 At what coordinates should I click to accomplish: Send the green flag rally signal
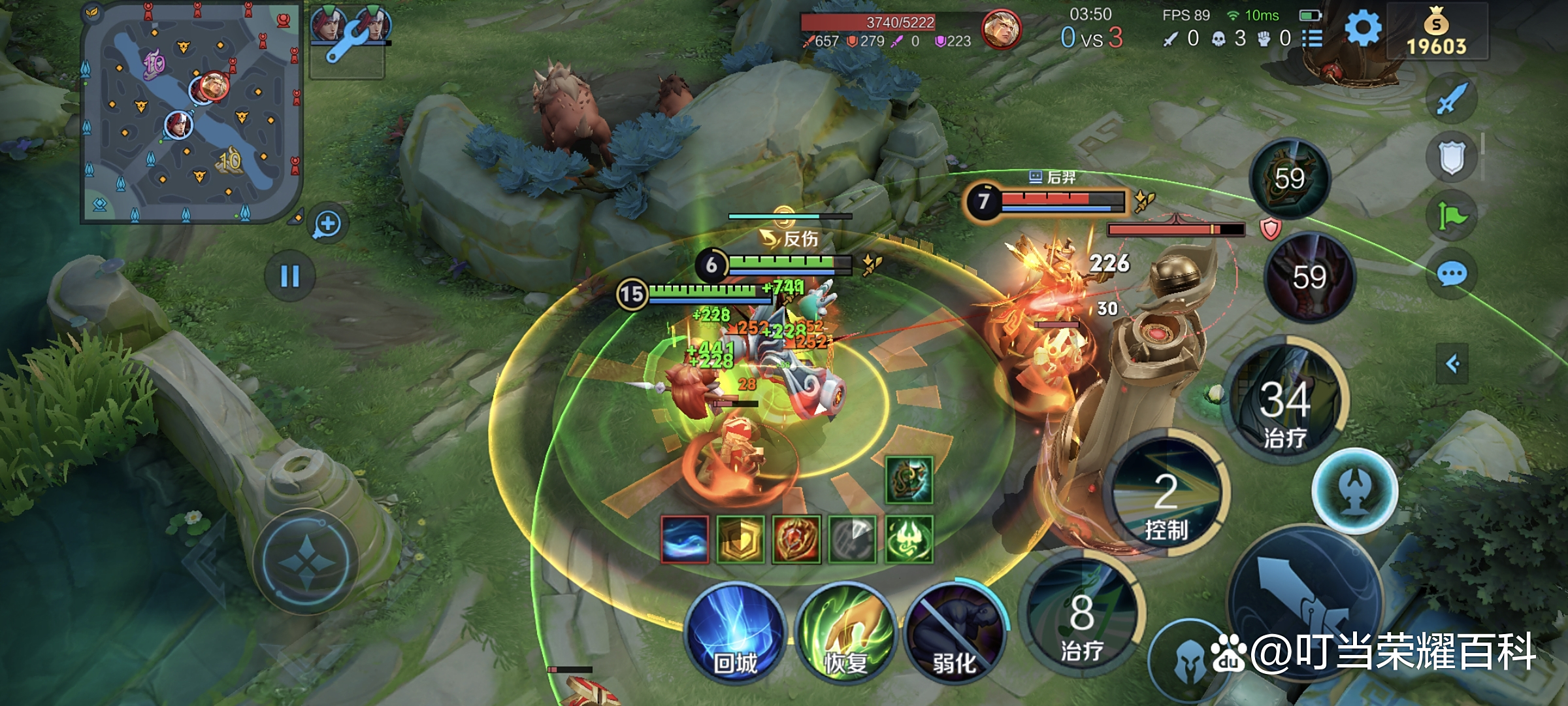click(1451, 216)
